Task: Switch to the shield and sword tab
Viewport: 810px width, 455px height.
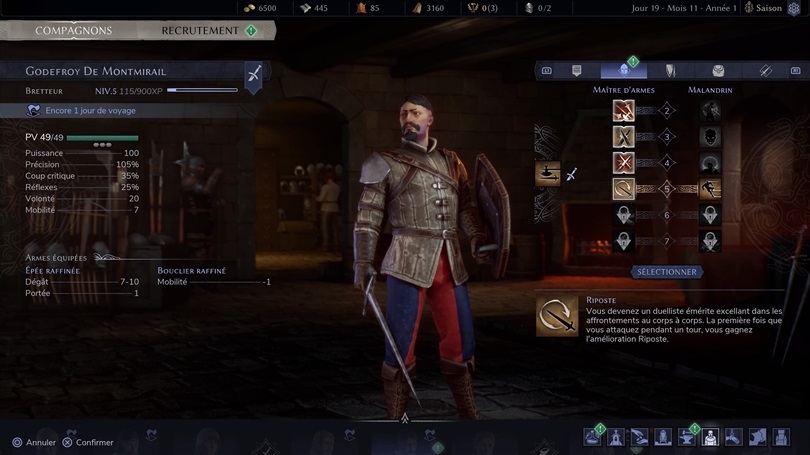Action: [x=671, y=71]
